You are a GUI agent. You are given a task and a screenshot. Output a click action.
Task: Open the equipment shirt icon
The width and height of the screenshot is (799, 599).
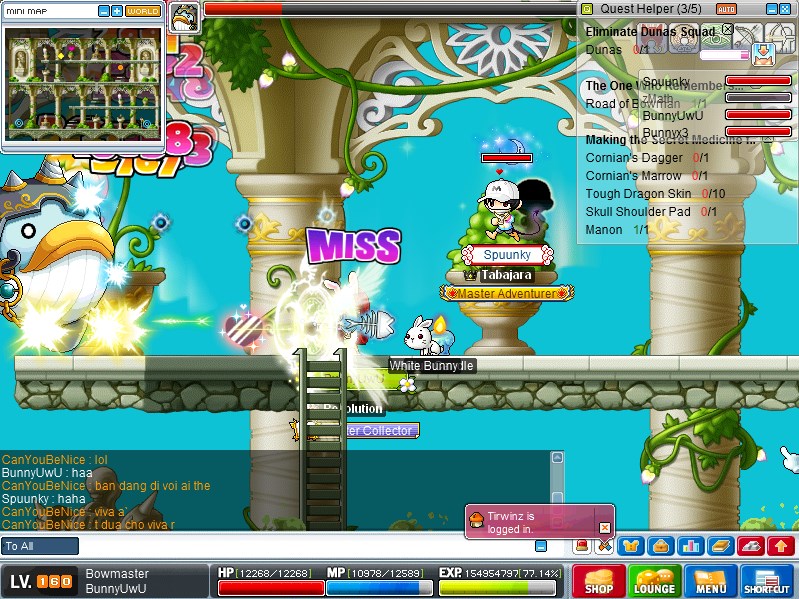click(x=632, y=546)
